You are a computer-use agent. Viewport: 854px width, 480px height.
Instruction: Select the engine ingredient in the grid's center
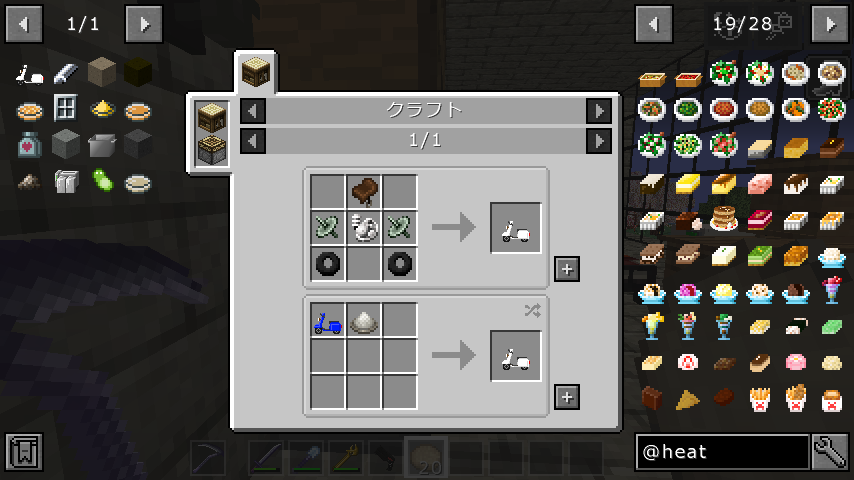tap(365, 228)
